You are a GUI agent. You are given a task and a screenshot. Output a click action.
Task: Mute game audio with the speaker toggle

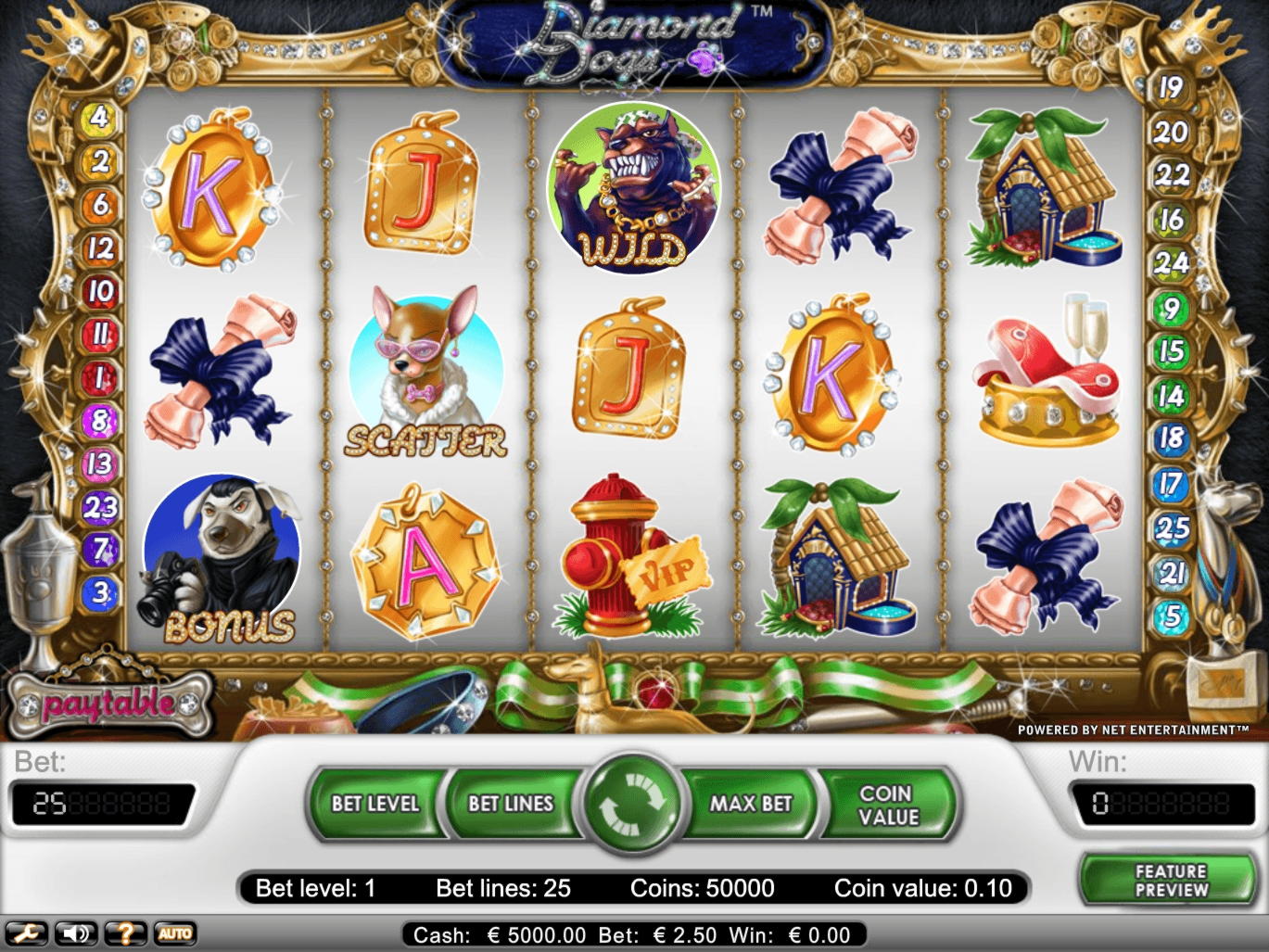pos(76,933)
